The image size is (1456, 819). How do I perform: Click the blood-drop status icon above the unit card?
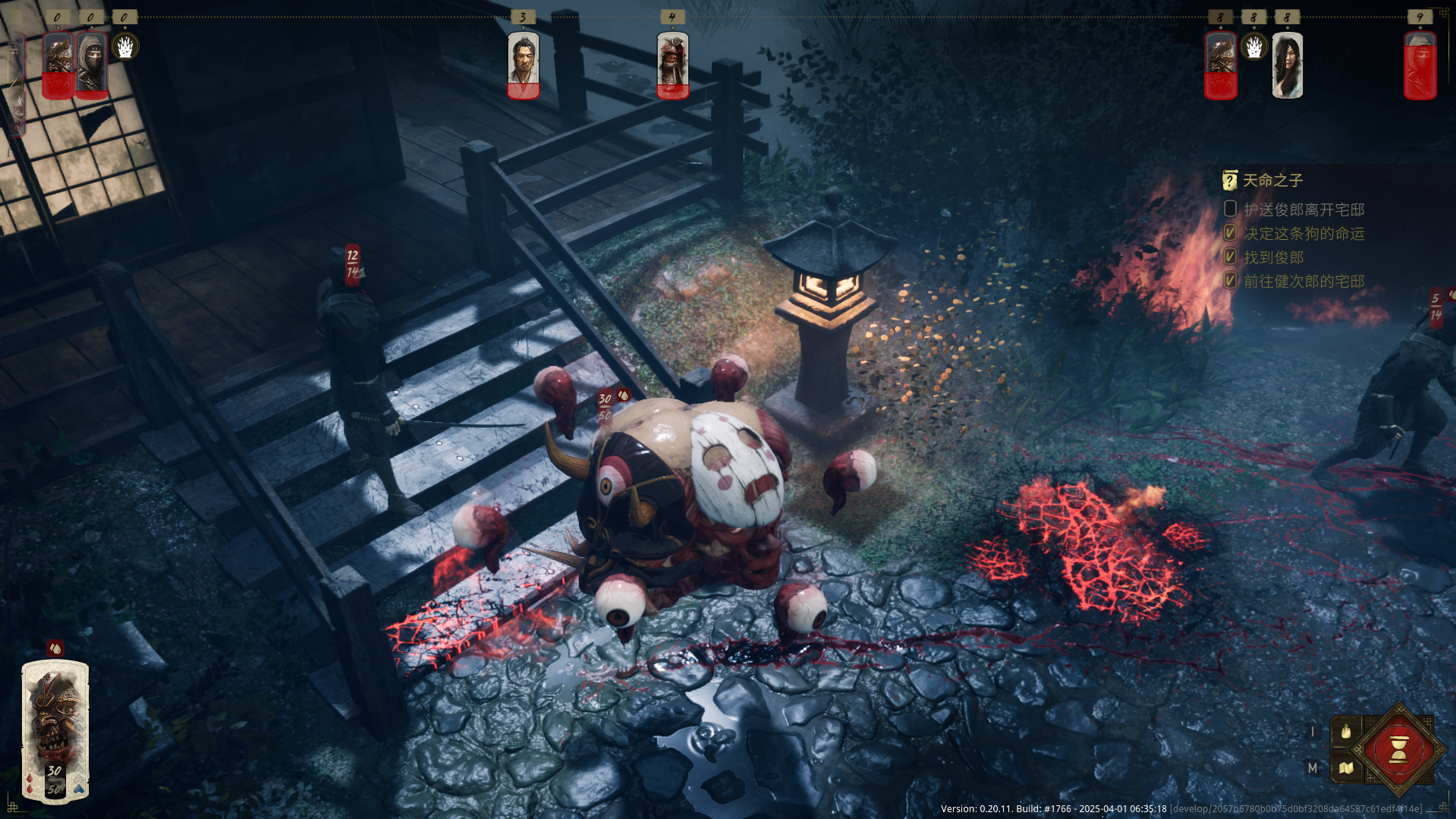(x=55, y=648)
